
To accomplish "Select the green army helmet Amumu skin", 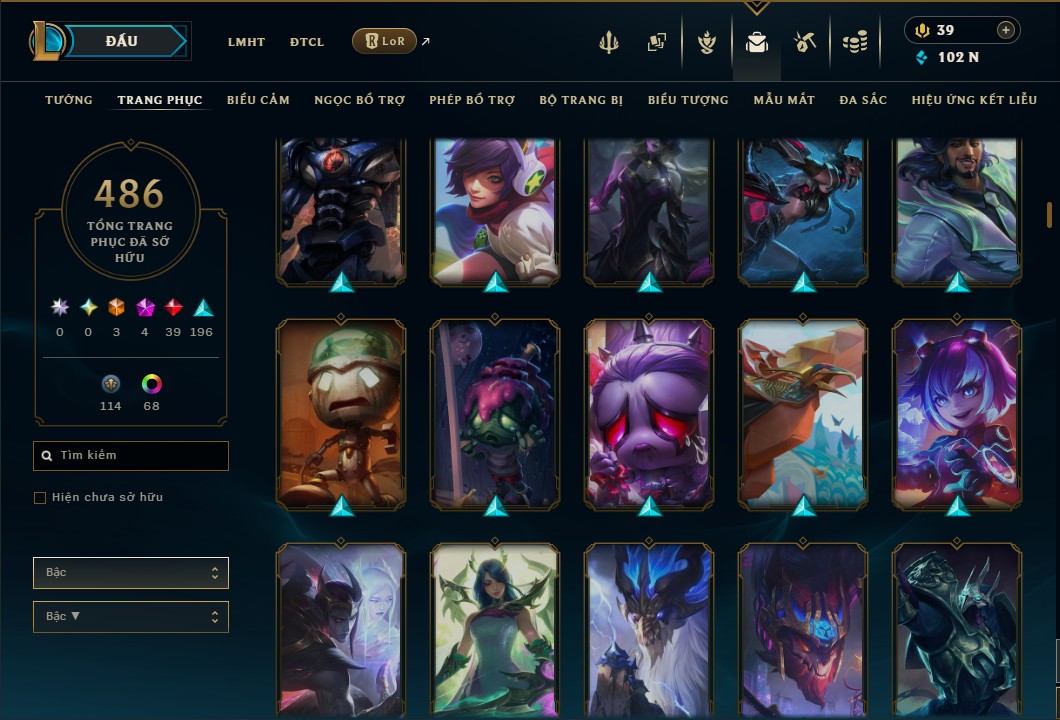I will pos(342,412).
